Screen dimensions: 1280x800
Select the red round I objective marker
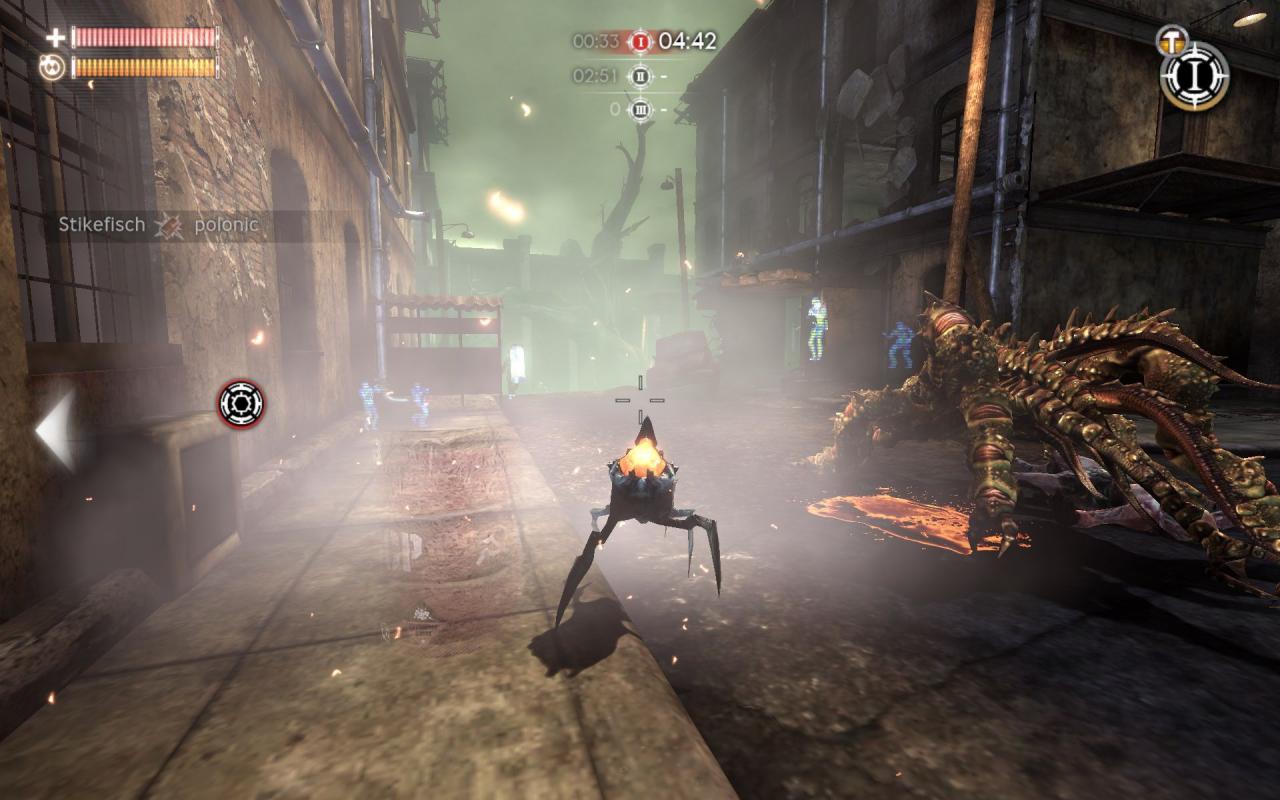click(x=640, y=42)
